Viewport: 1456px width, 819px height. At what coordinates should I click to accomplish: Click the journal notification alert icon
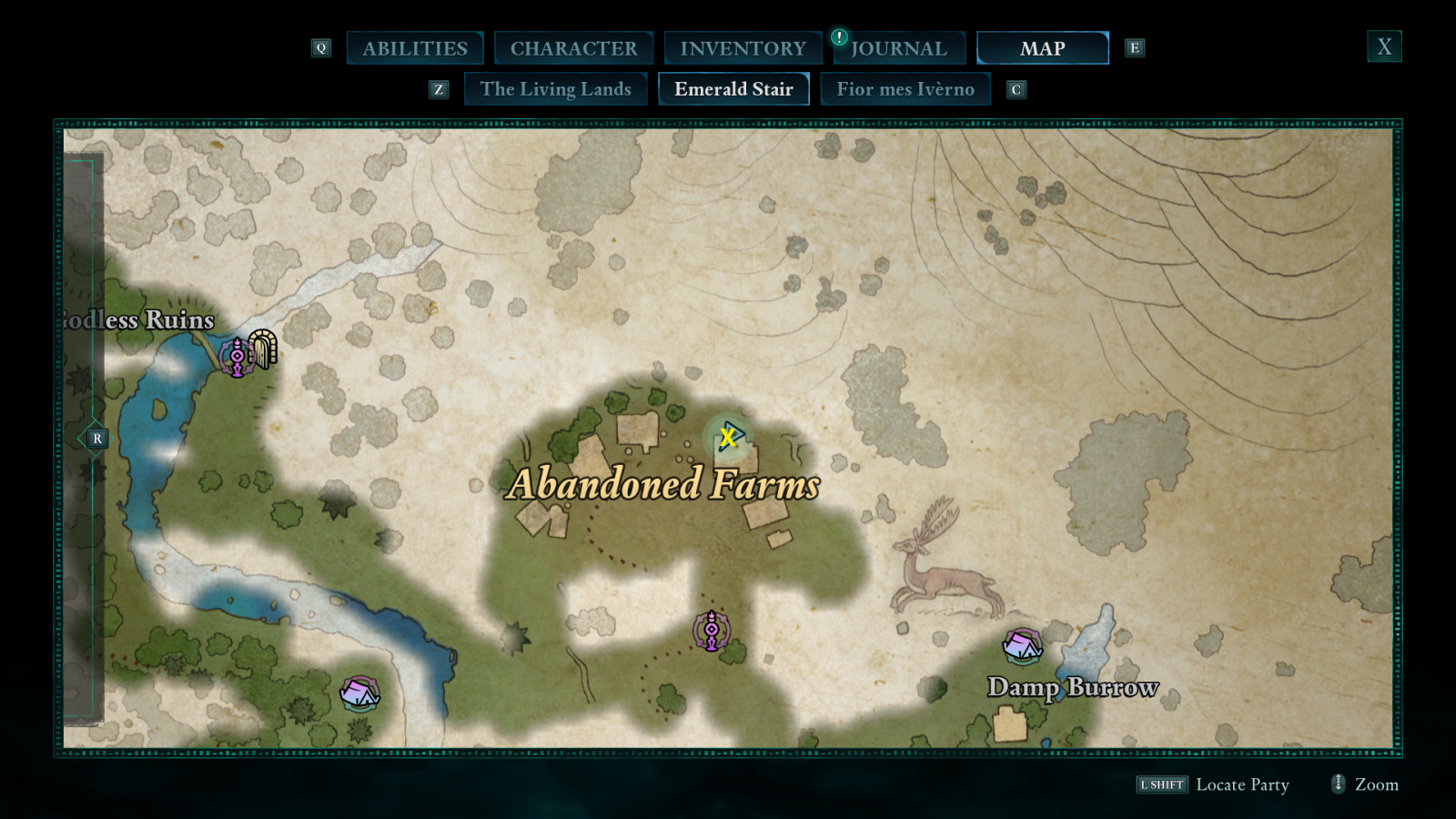point(838,39)
